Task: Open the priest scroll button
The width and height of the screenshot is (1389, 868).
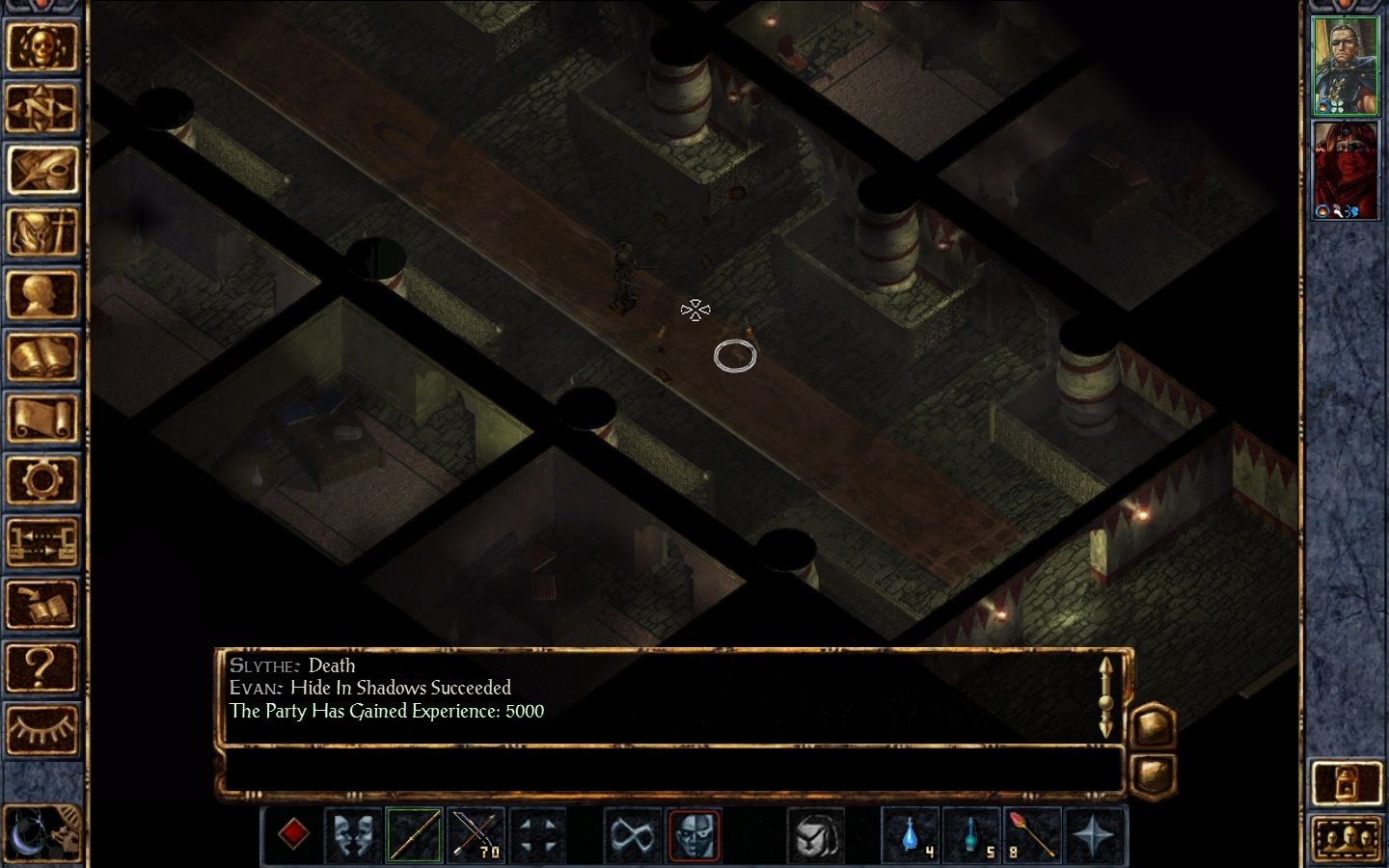Action: click(41, 419)
